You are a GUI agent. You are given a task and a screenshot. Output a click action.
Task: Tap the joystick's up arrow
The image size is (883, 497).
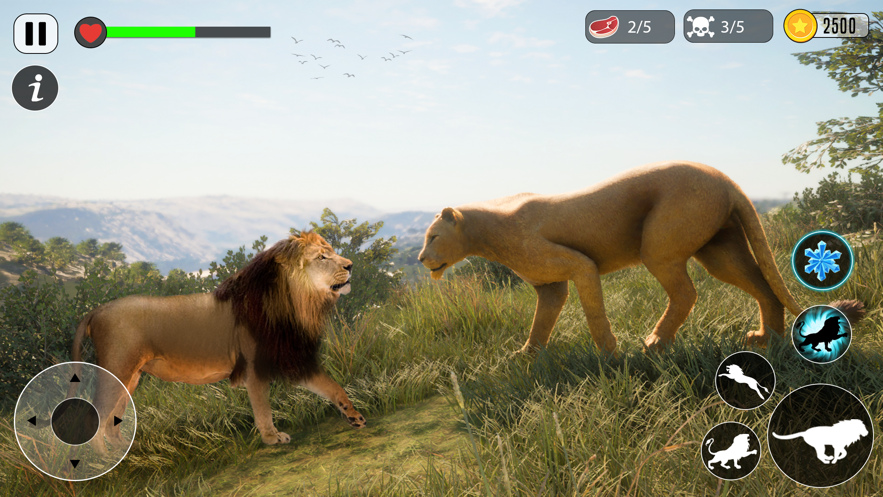[x=75, y=379]
